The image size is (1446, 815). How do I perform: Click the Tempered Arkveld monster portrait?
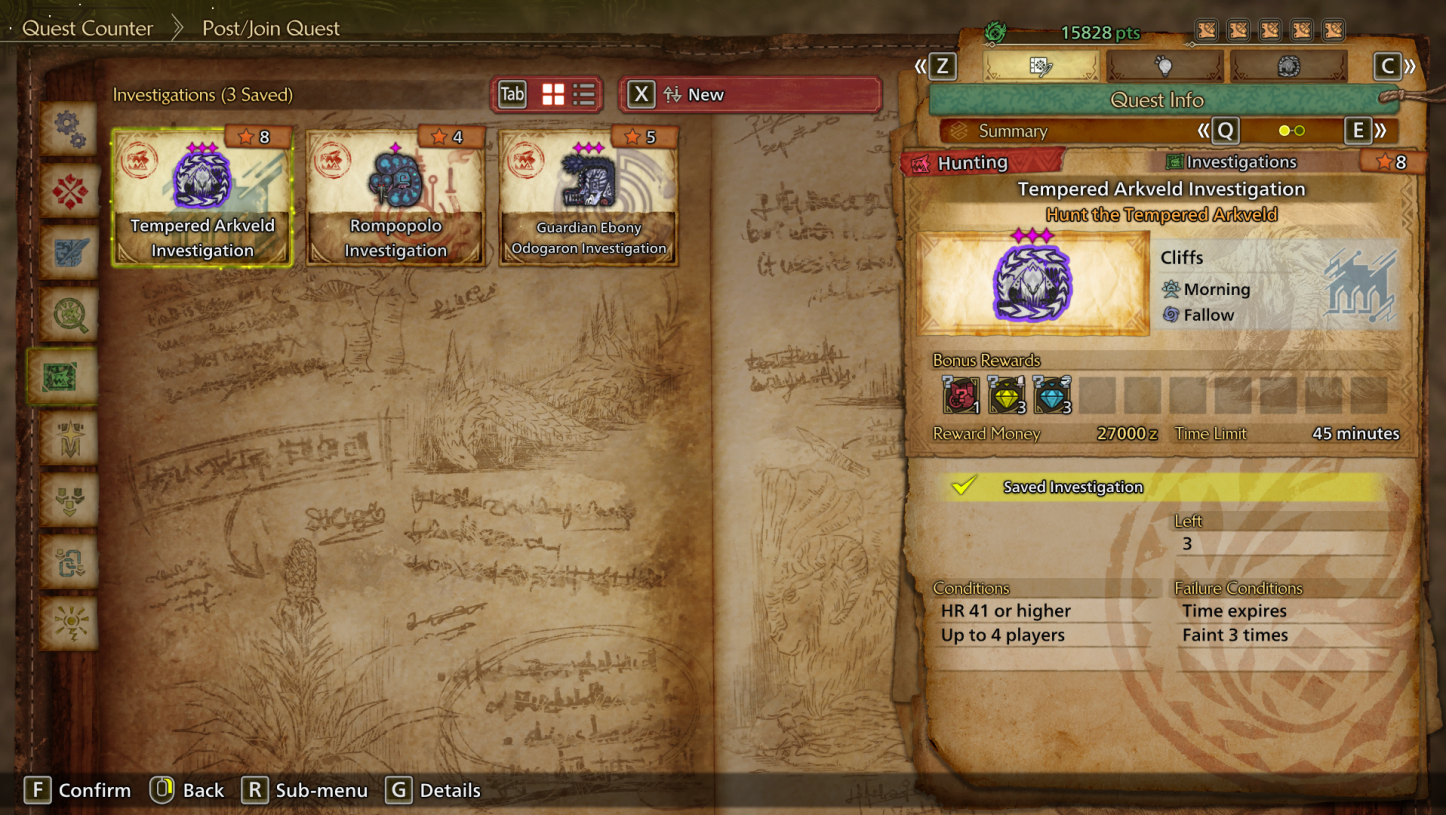[x=1033, y=284]
